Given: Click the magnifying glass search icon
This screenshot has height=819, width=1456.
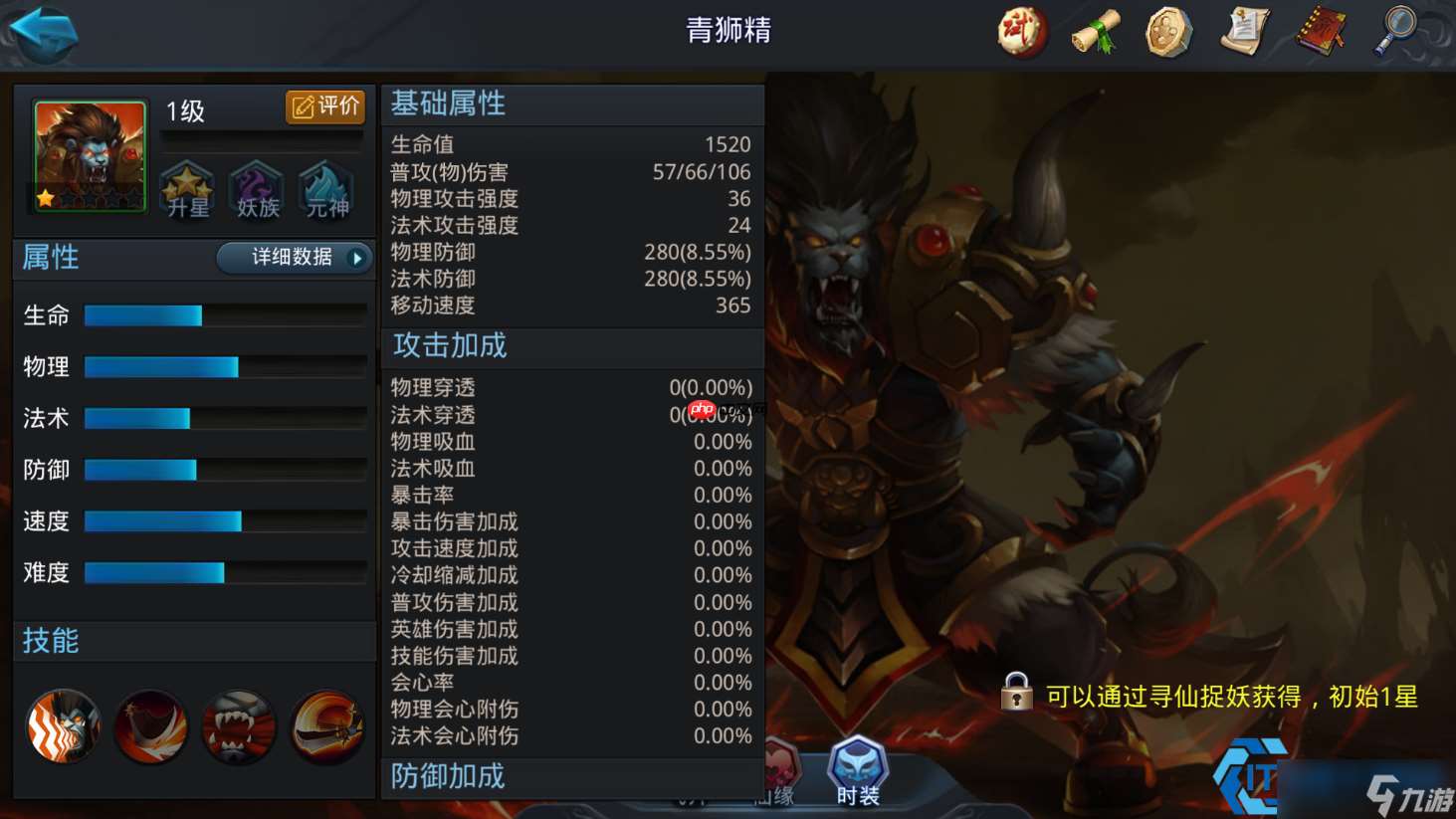Looking at the screenshot, I should point(1393,31).
